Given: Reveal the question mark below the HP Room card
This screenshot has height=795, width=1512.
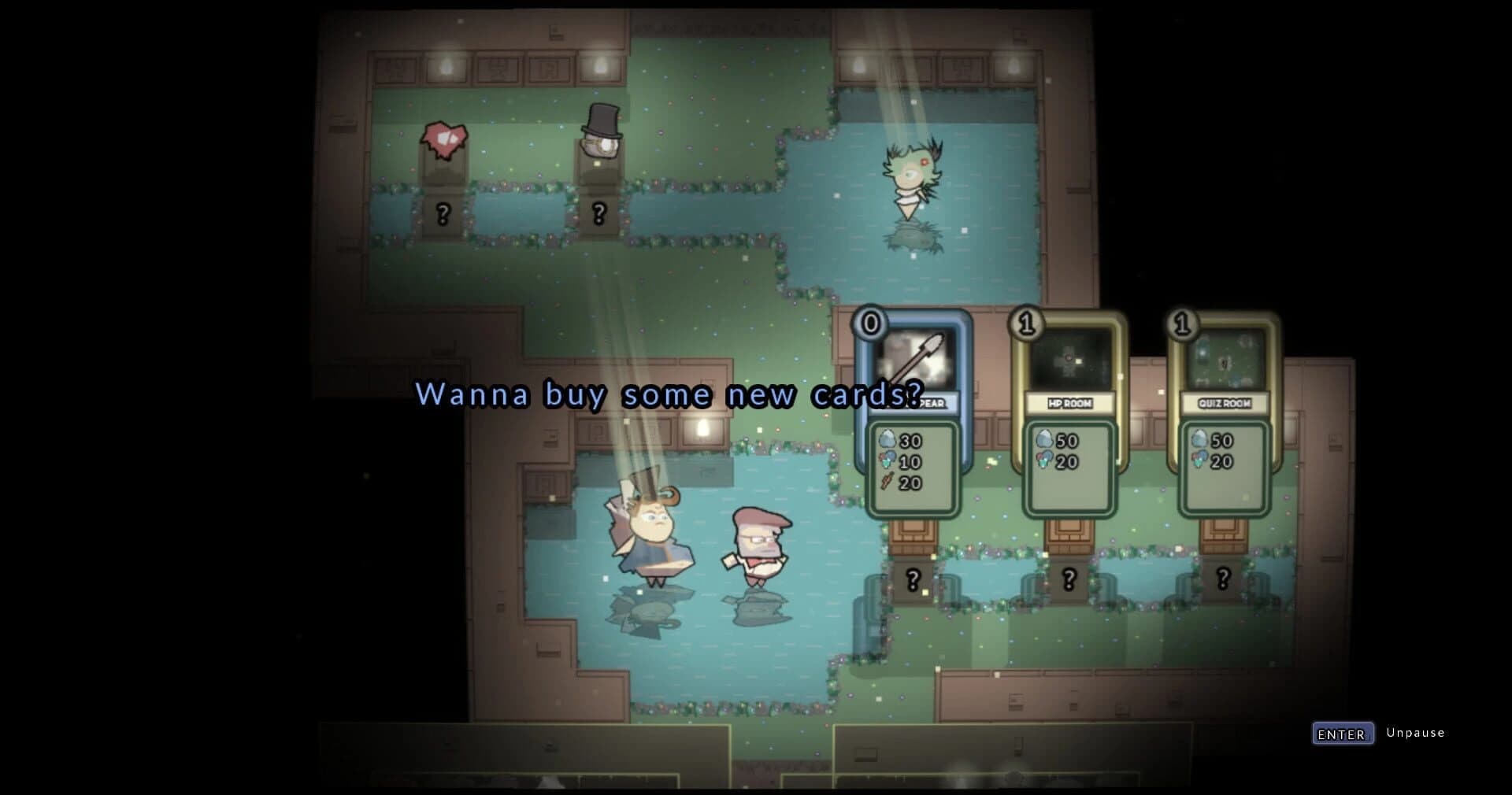Looking at the screenshot, I should click(x=1068, y=578).
